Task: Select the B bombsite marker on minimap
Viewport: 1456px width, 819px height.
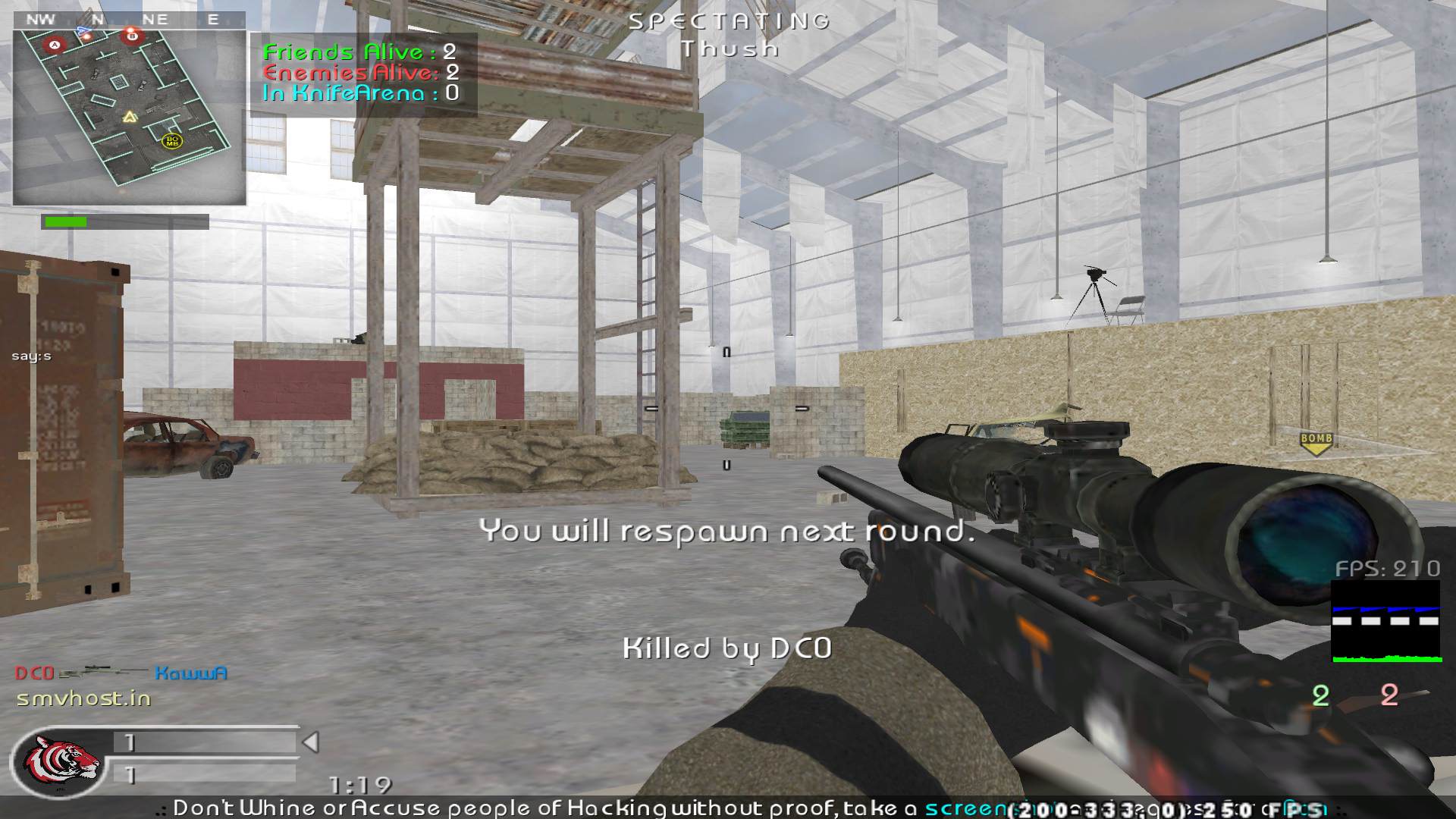Action: pyautogui.click(x=133, y=35)
